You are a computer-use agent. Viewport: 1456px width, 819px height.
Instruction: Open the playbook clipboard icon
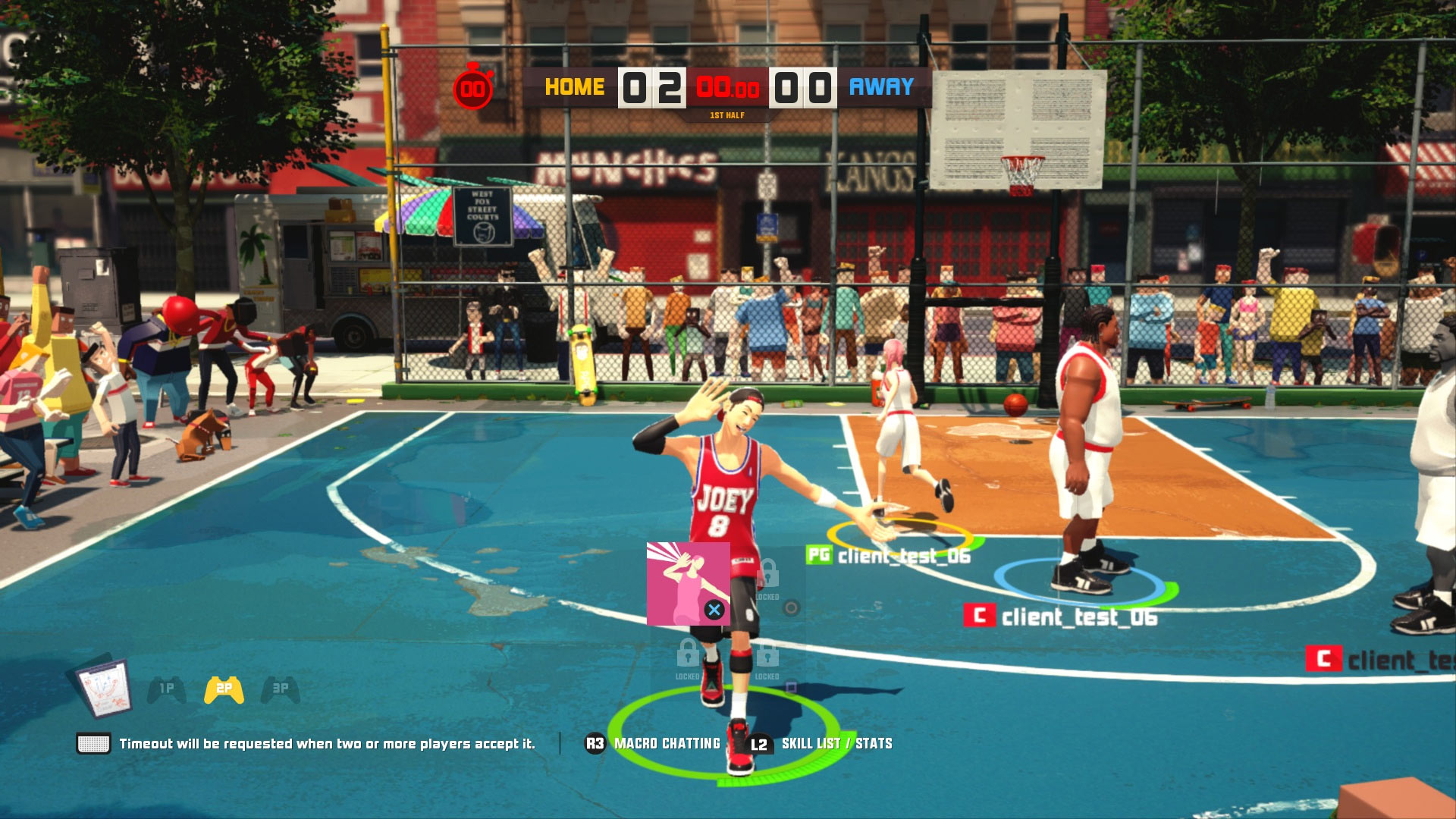click(105, 688)
